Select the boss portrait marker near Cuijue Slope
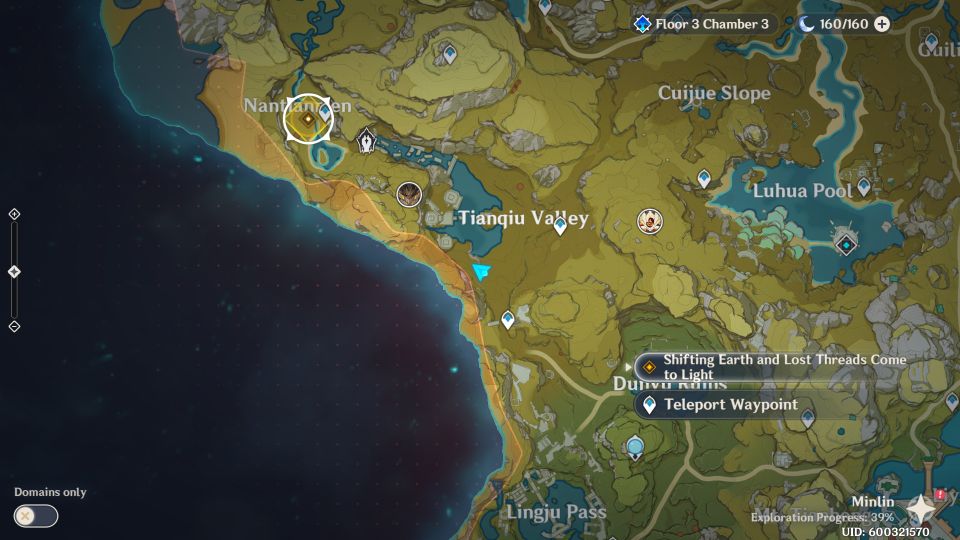Screen dimensions: 960x540 (650, 221)
